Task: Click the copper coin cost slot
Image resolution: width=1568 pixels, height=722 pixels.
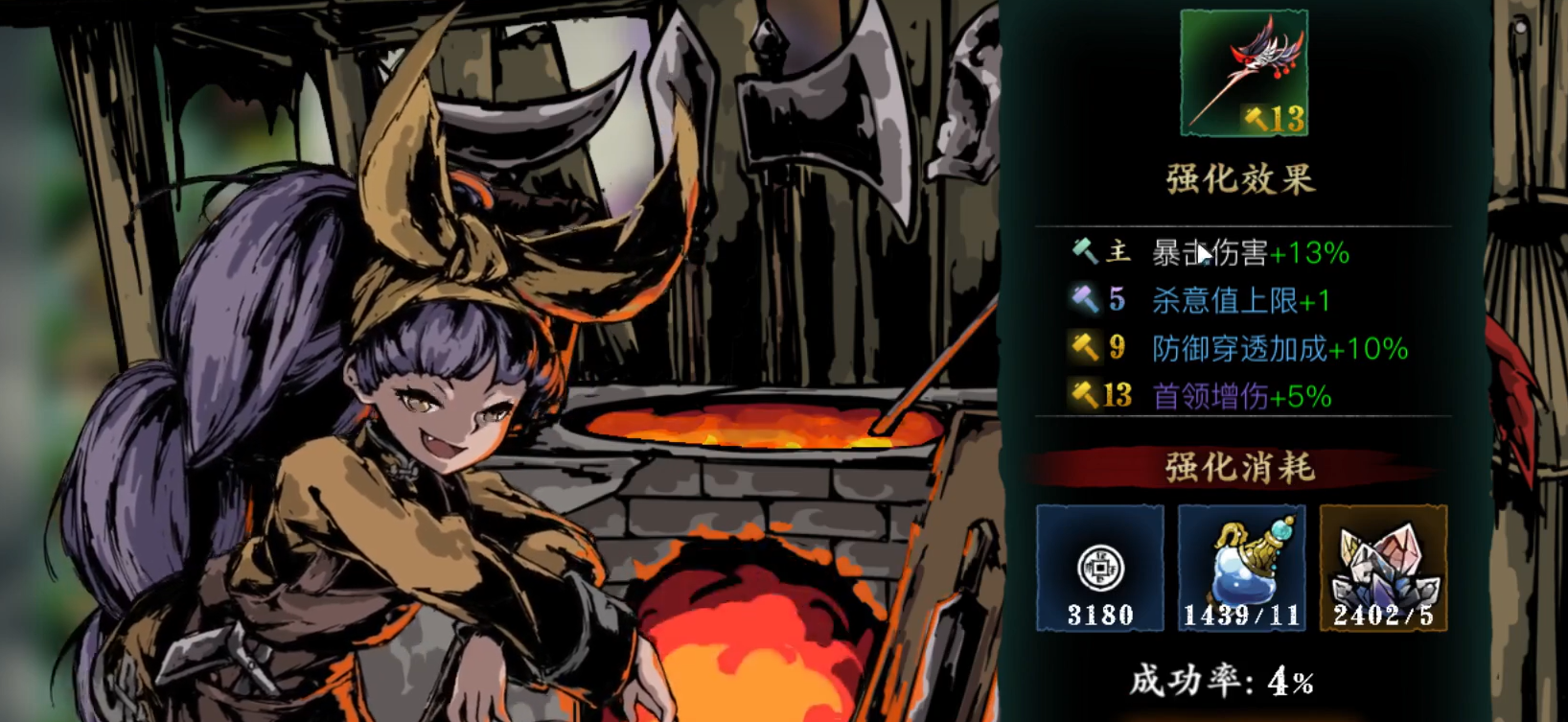Action: (x=1099, y=568)
